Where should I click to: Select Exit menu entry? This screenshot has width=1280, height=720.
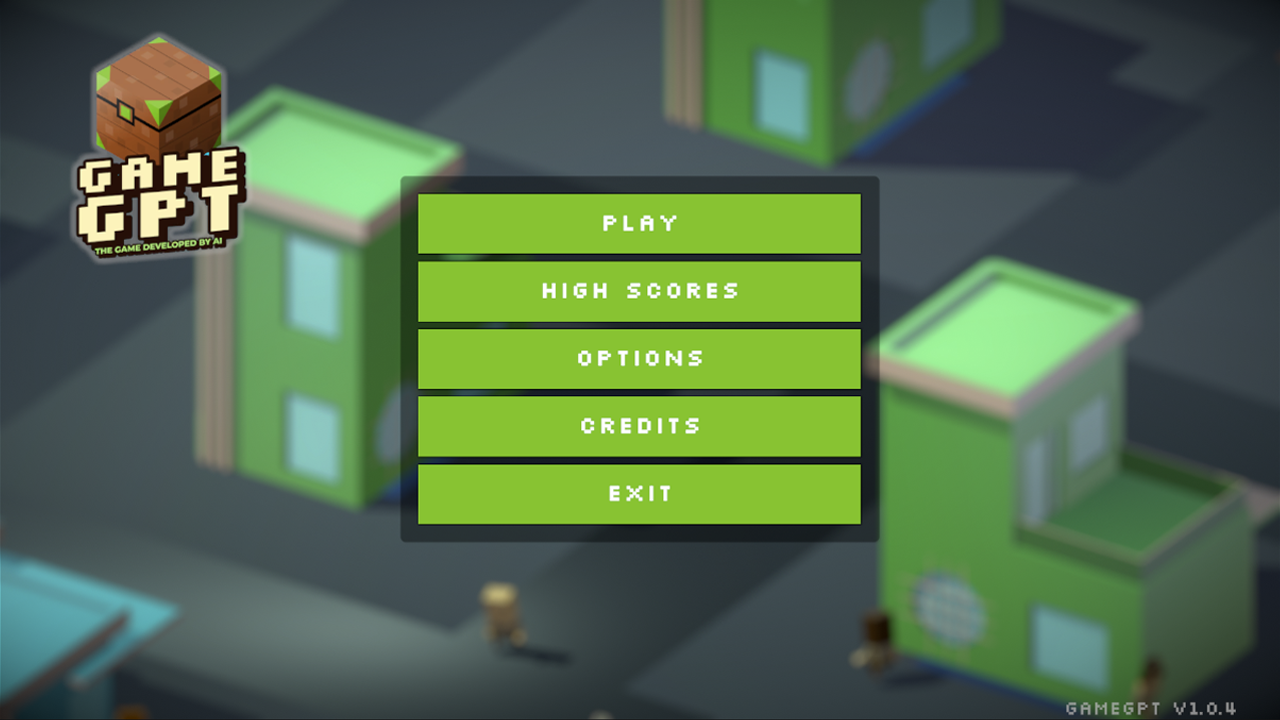point(639,493)
